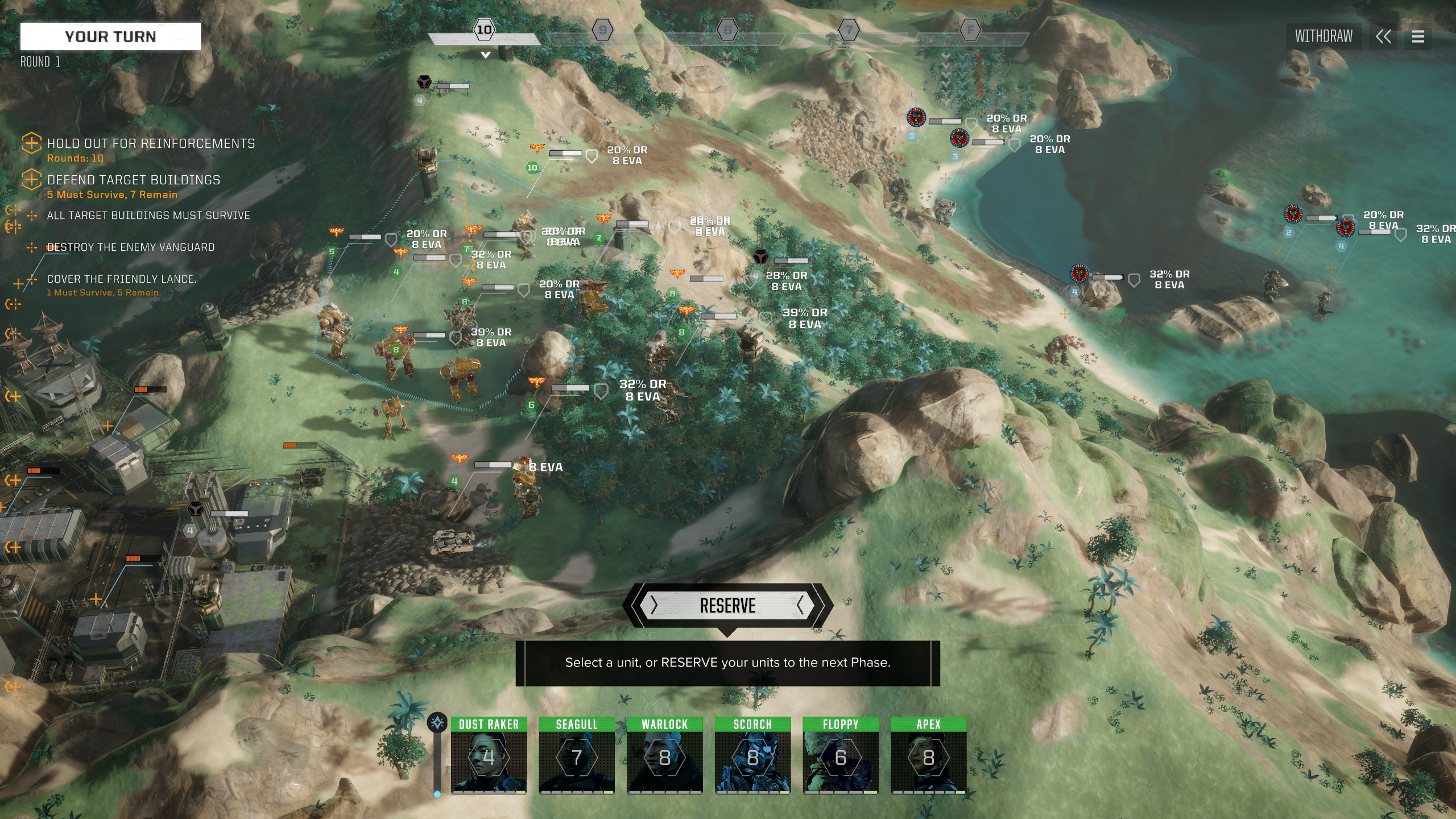Reserve units to the next phase

point(727,606)
